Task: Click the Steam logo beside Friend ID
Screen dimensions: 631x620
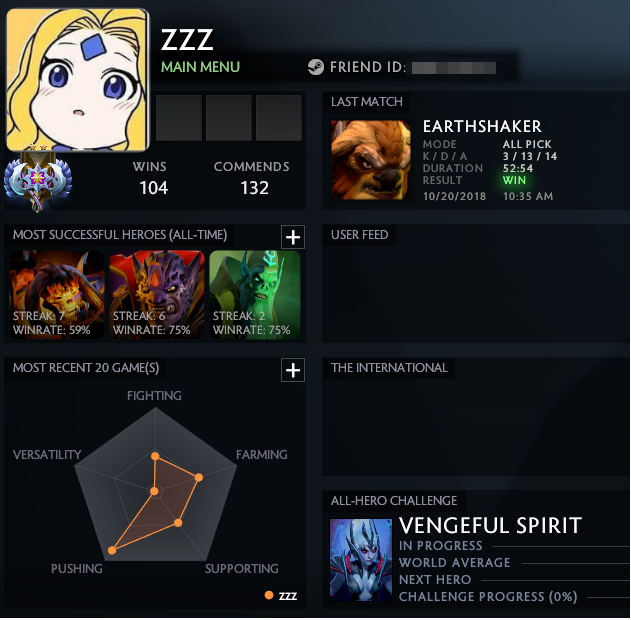Action: 315,68
